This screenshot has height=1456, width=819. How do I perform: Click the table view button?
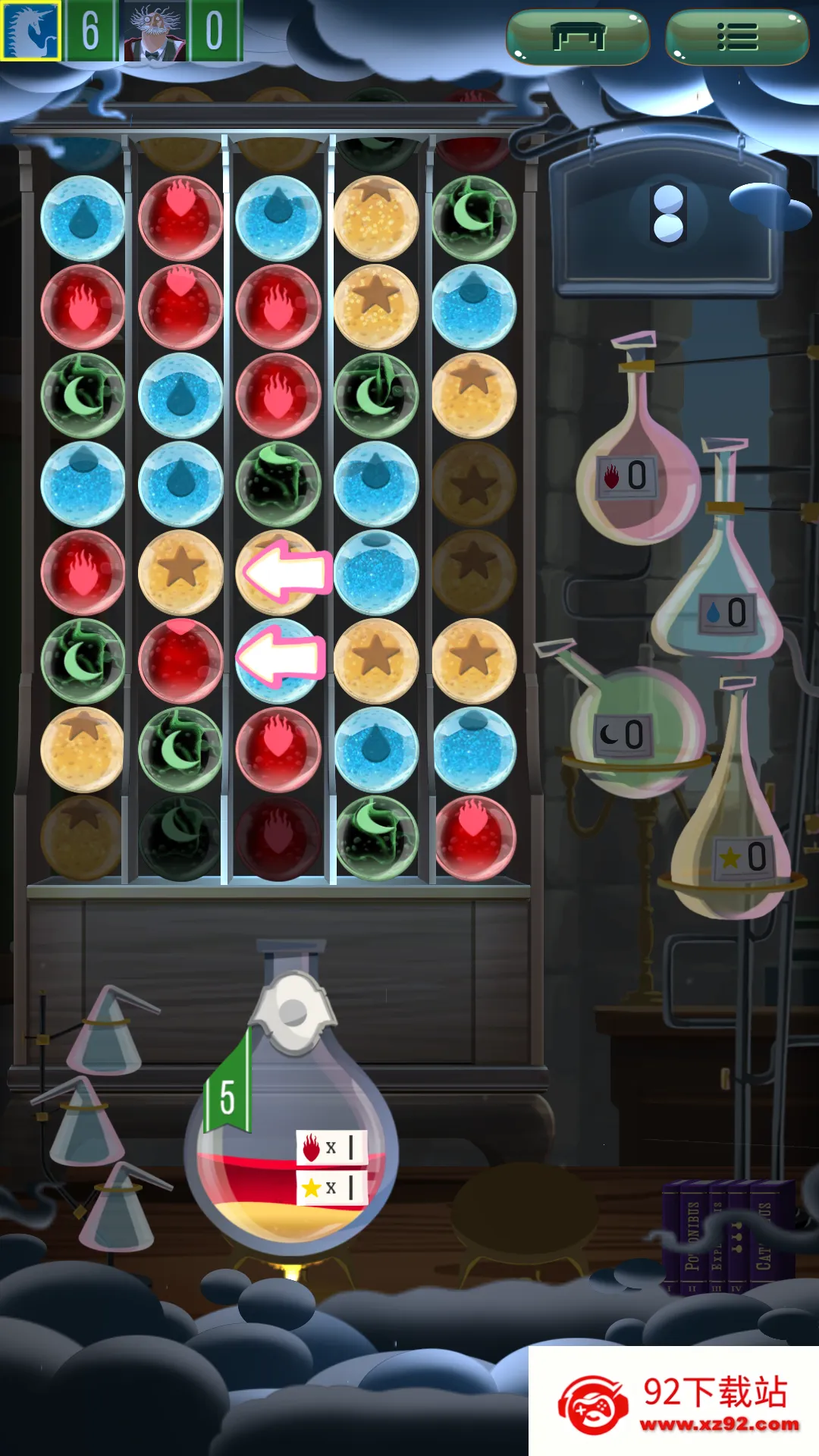(578, 36)
